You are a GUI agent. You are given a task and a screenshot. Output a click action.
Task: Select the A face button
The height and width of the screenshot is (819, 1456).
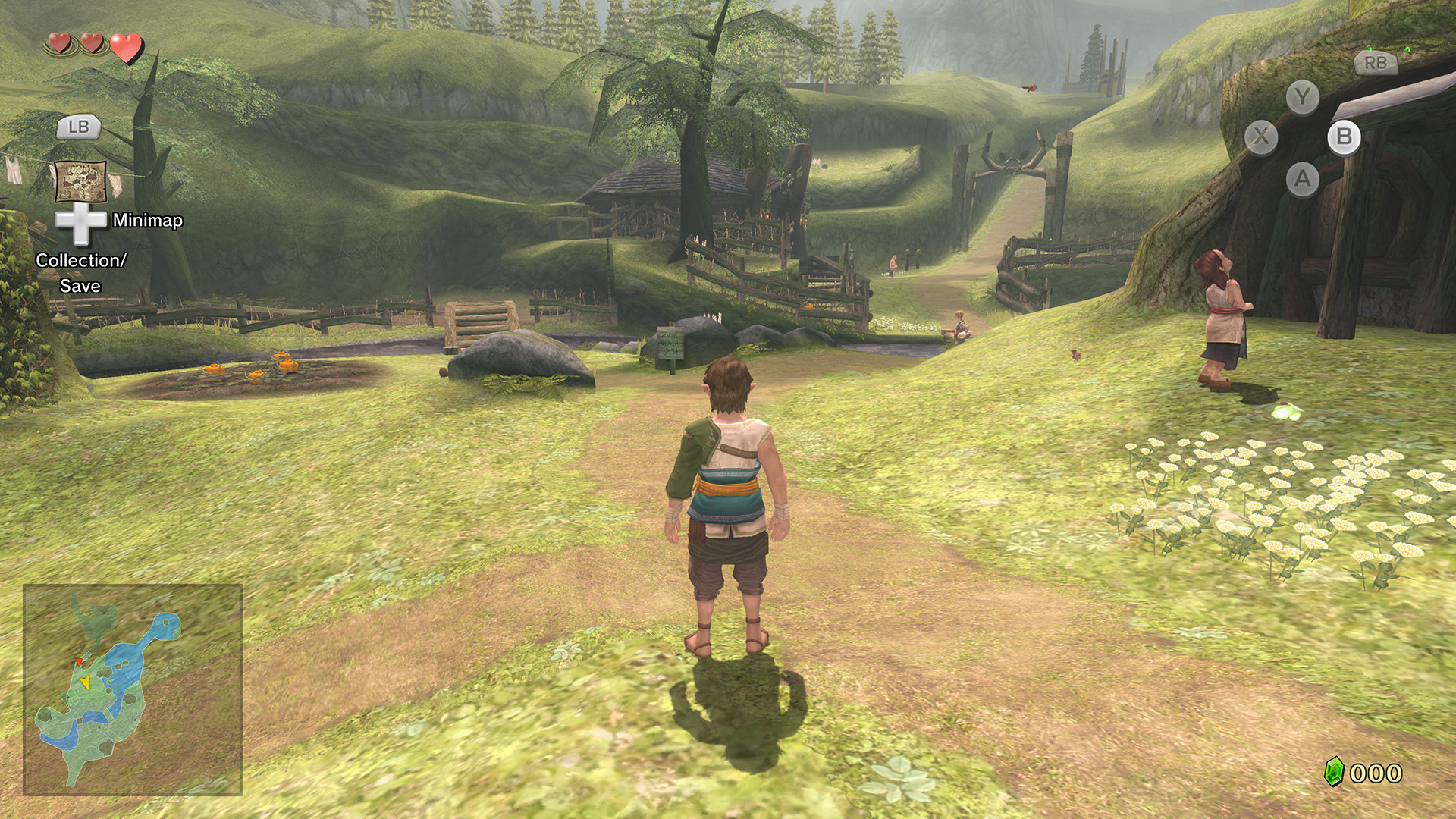[x=1303, y=177]
